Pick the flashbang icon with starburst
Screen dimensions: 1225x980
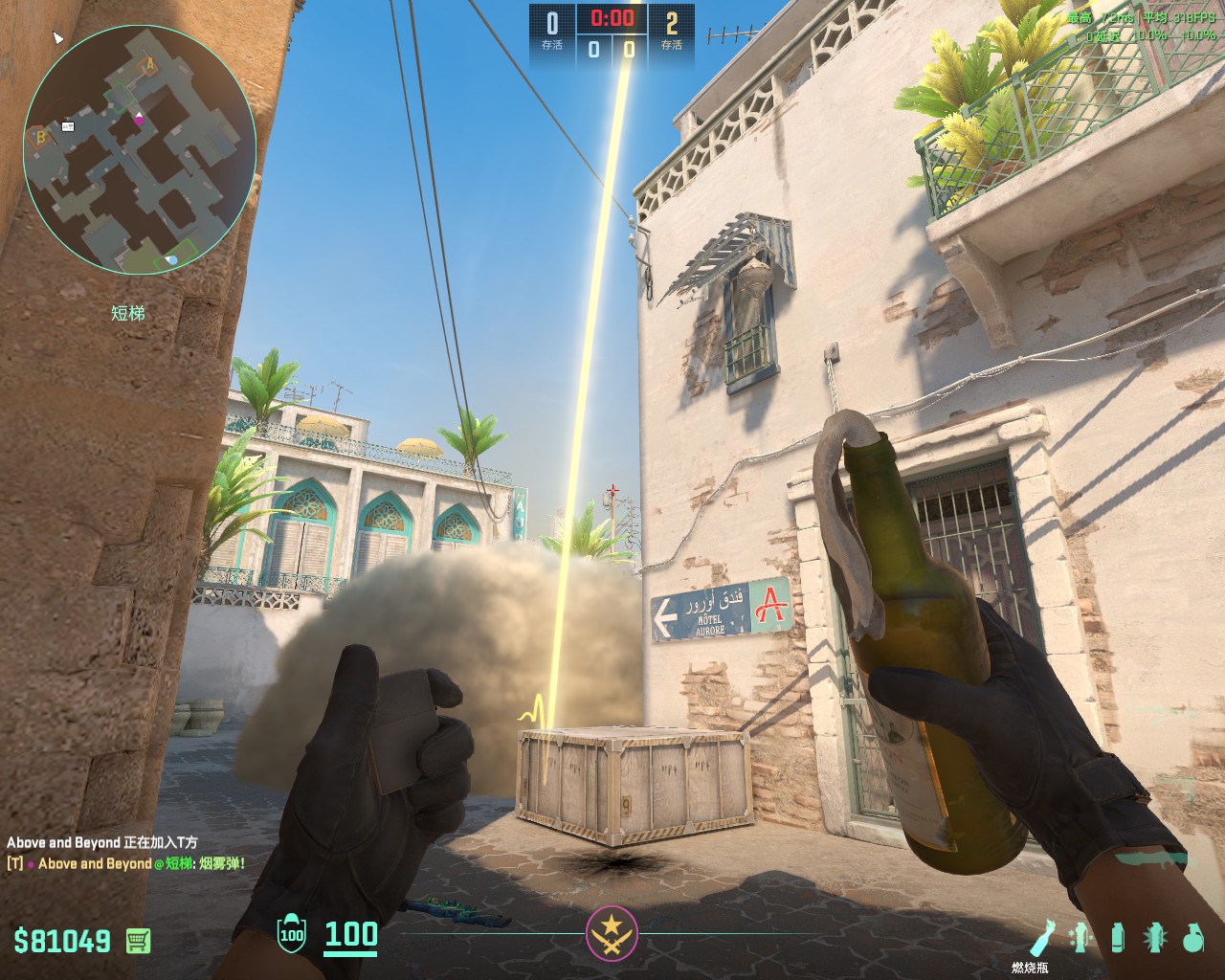coord(1155,937)
